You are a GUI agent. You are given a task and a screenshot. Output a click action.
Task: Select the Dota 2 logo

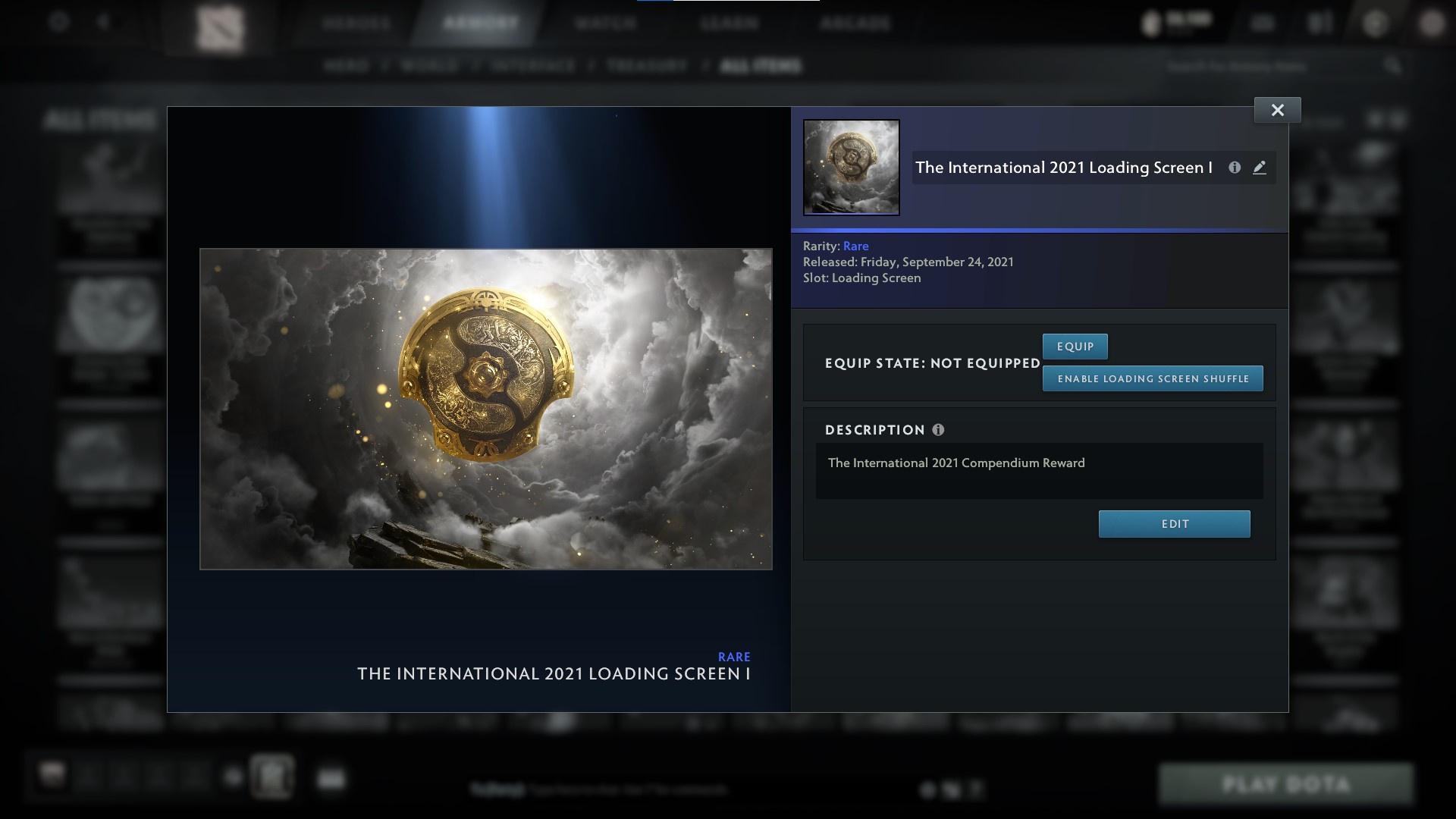221,25
